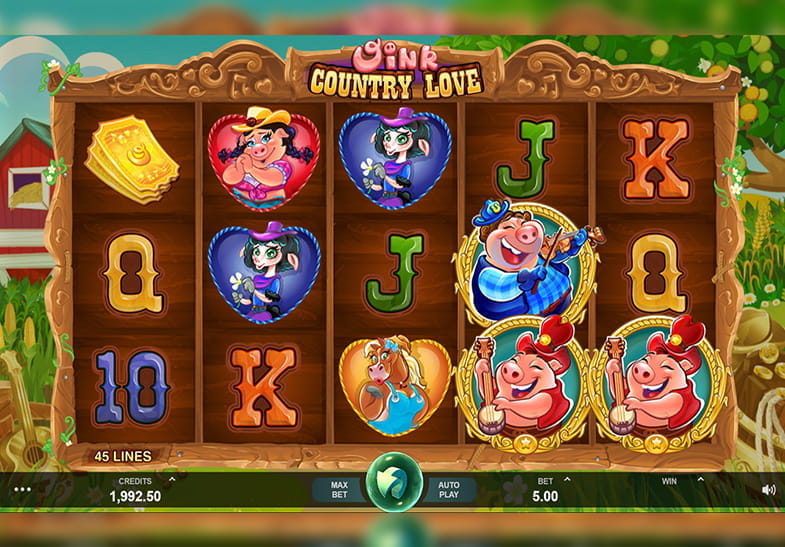
Task: Toggle the sound speaker icon
Action: click(x=768, y=489)
